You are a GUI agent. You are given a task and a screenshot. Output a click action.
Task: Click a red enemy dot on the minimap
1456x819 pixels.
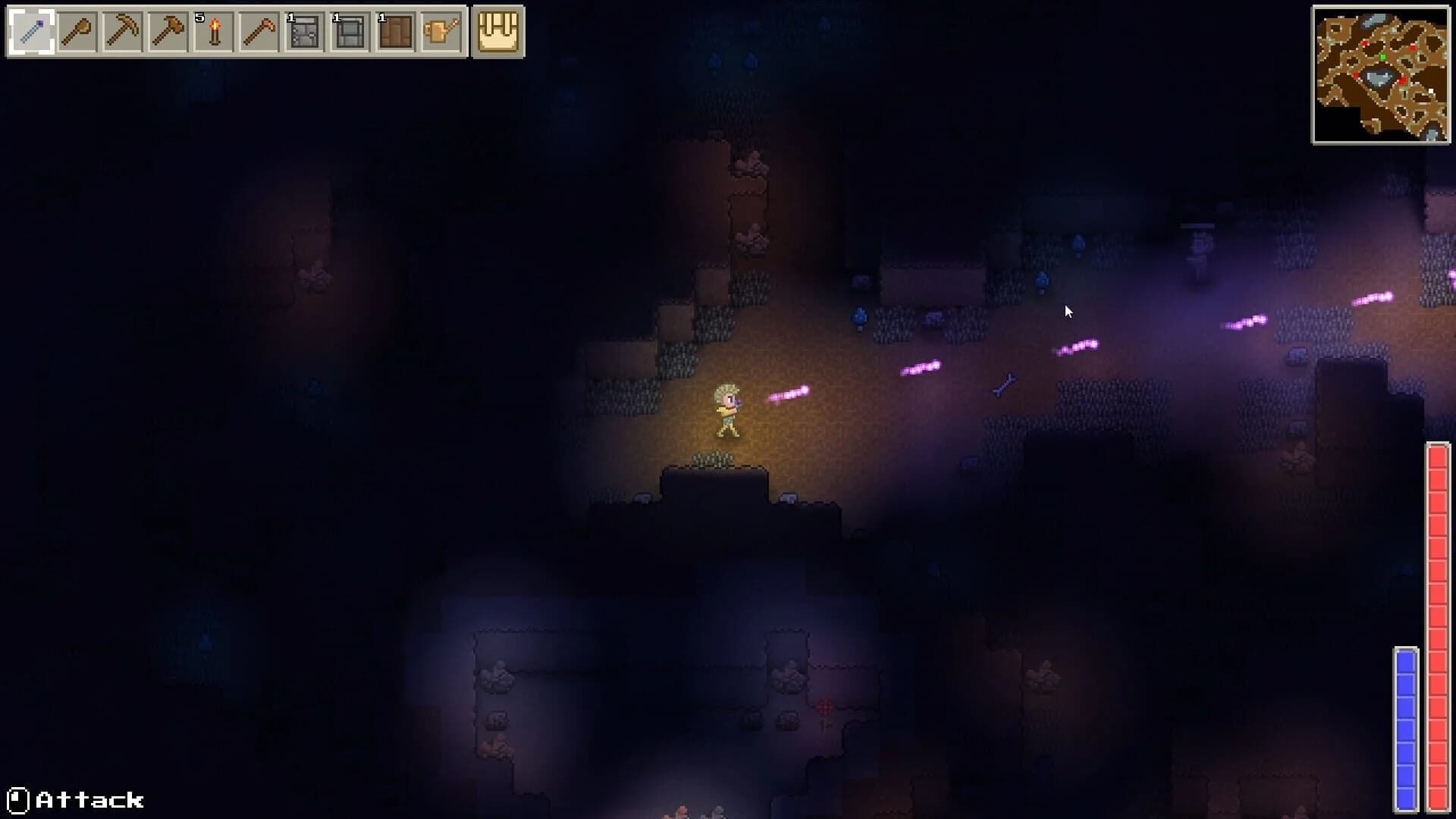1365,43
